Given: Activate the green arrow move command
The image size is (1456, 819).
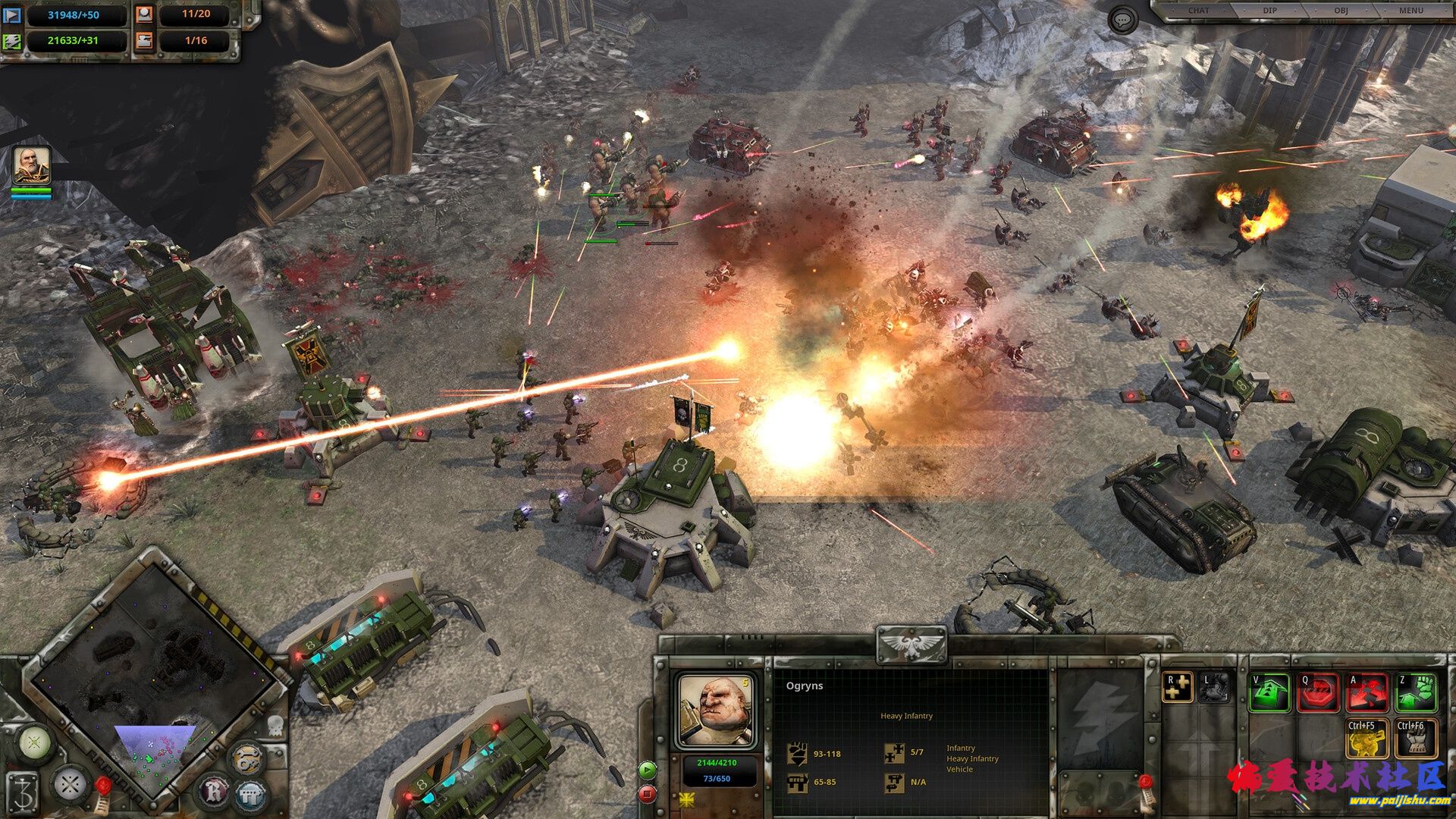Looking at the screenshot, I should (x=1269, y=692).
